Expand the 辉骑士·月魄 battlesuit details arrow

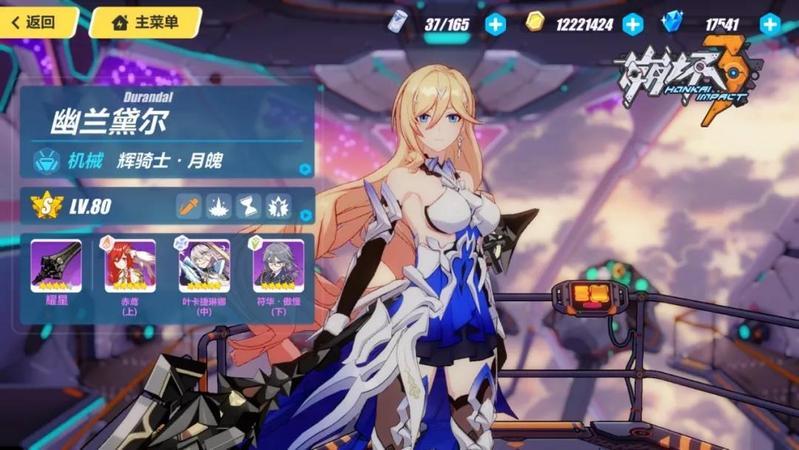tap(305, 169)
